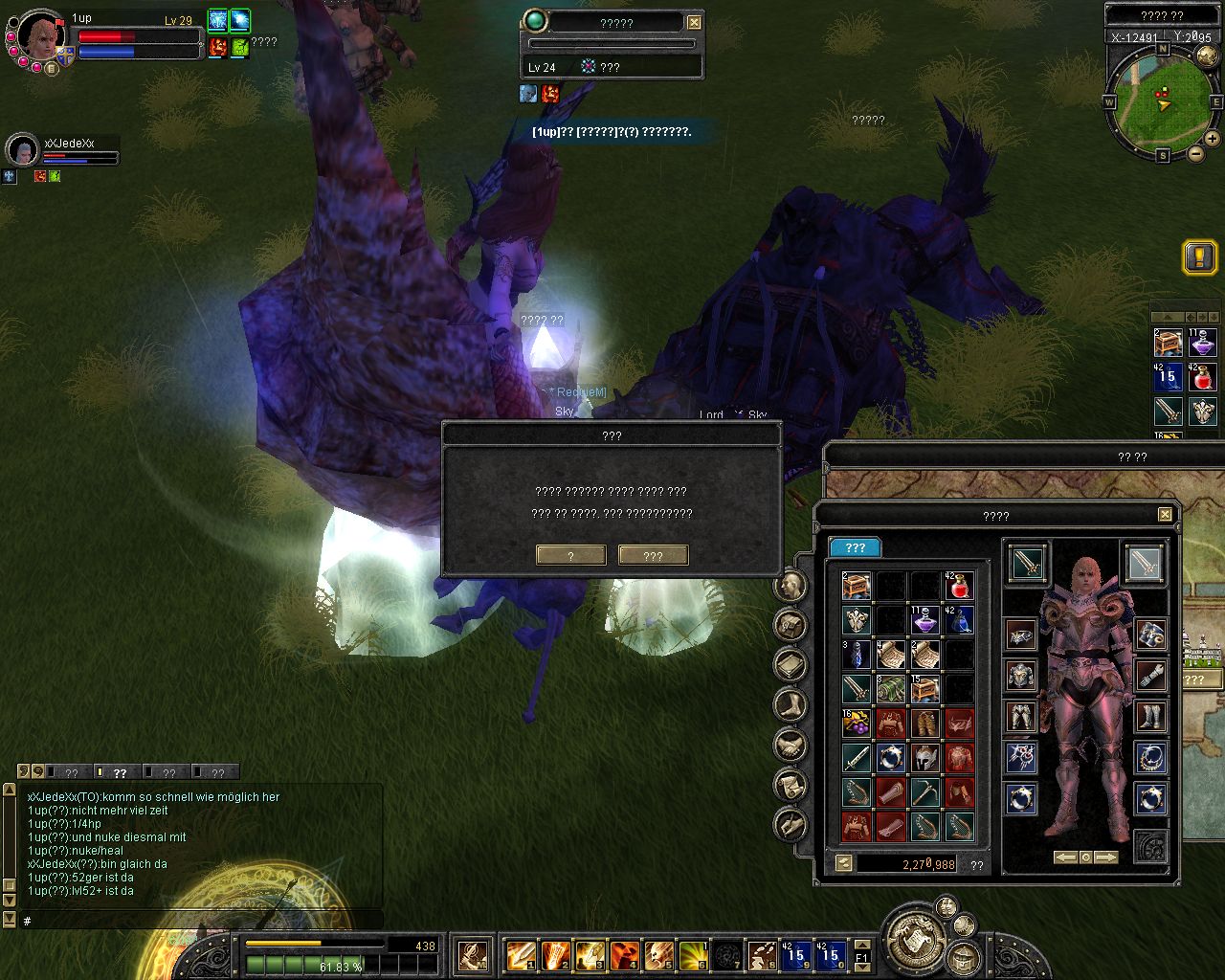The image size is (1225, 980).
Task: Switch hotbar page with the up arrow
Action: 862,945
